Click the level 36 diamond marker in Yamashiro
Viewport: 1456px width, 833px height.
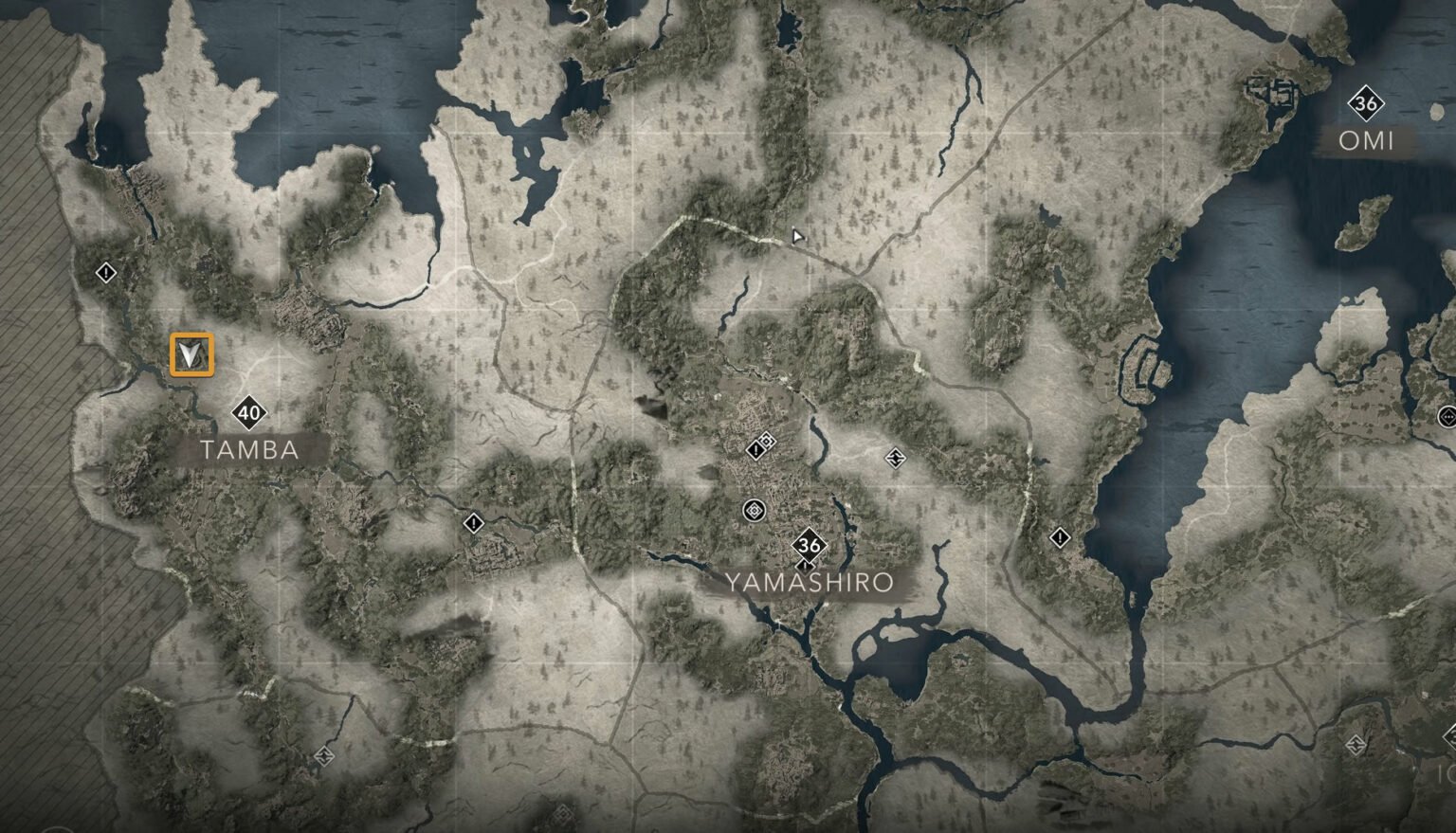pos(808,545)
